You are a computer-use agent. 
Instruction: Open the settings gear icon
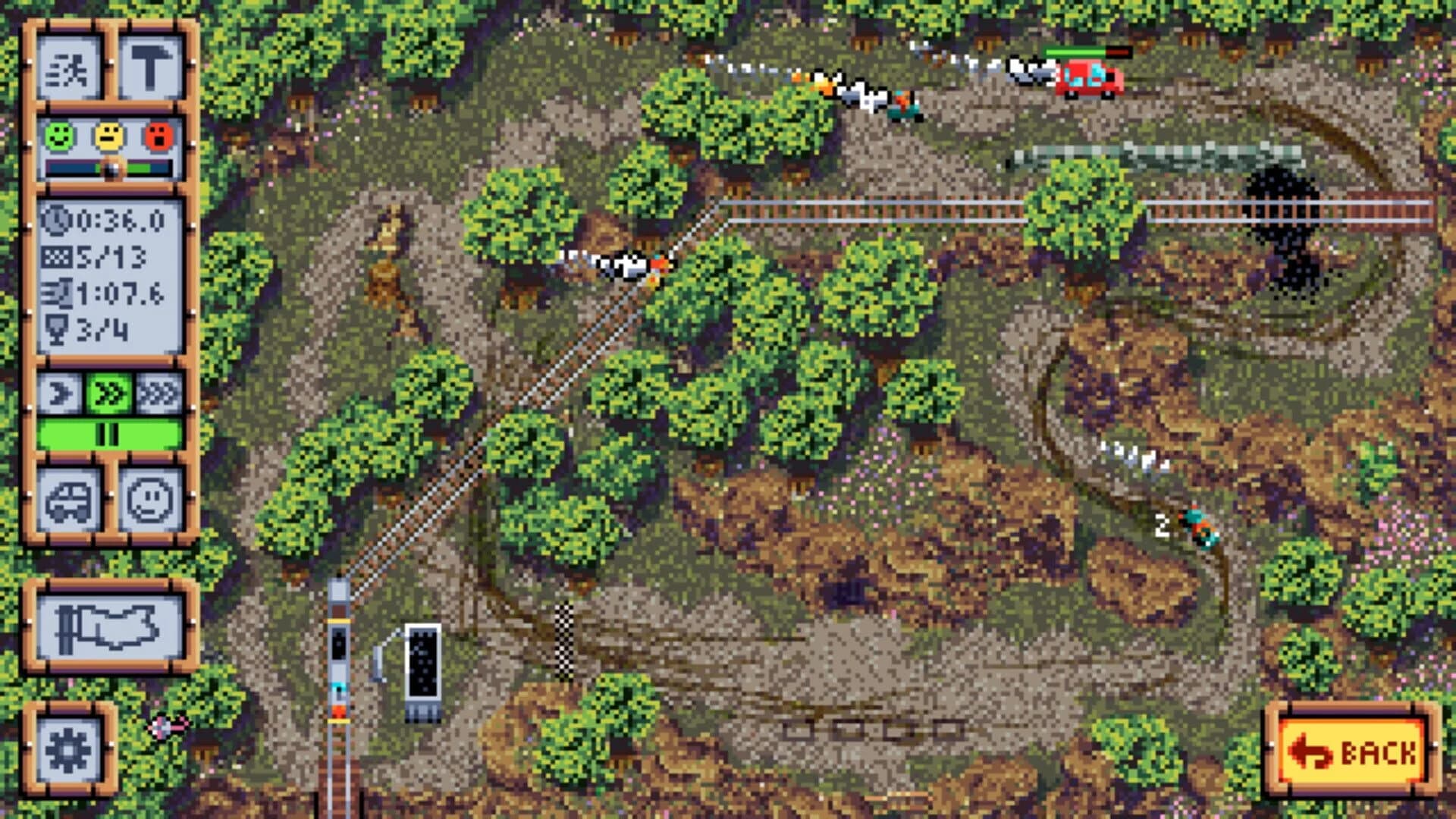70,747
